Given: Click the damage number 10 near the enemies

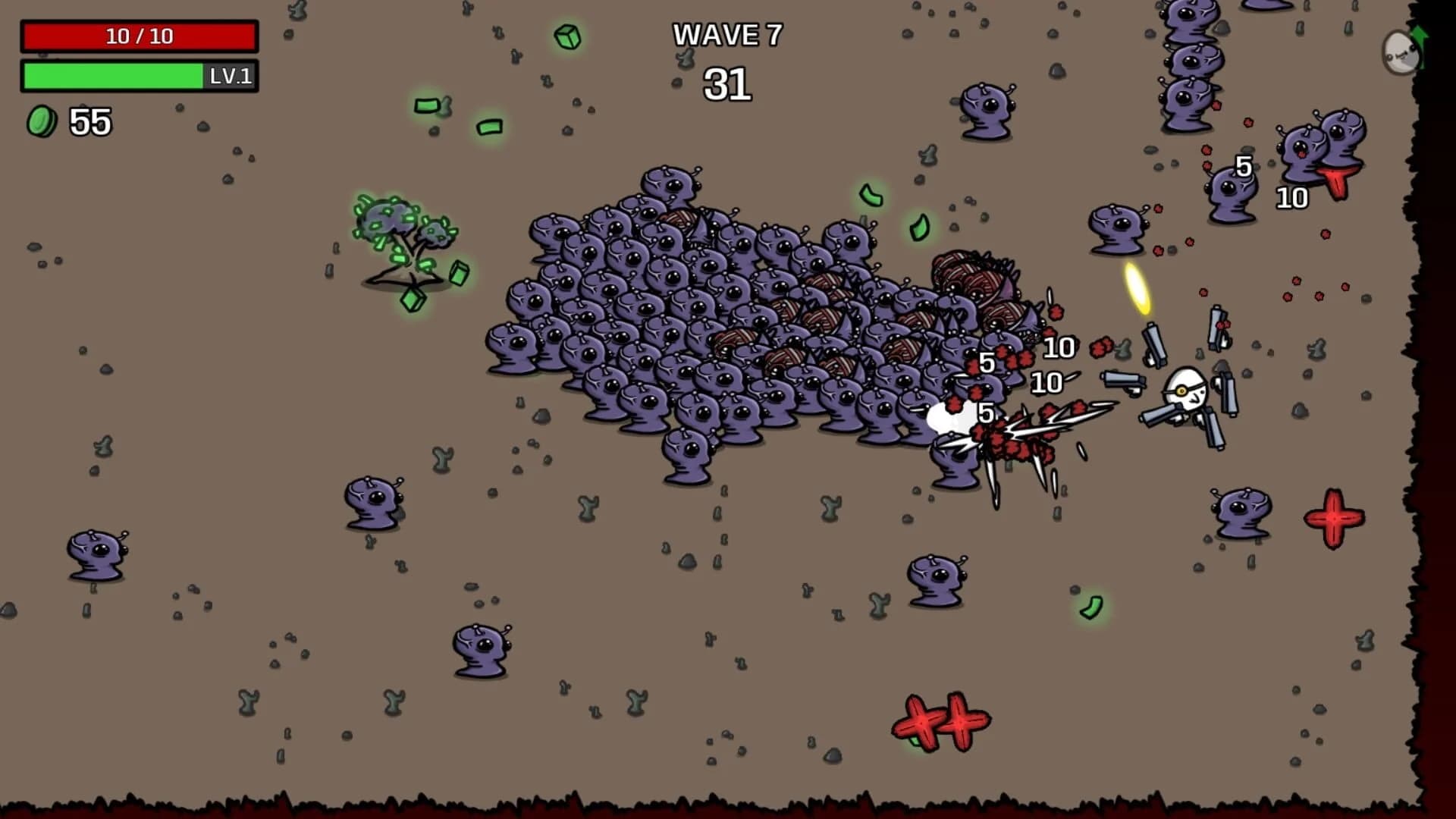Looking at the screenshot, I should 1059,348.
